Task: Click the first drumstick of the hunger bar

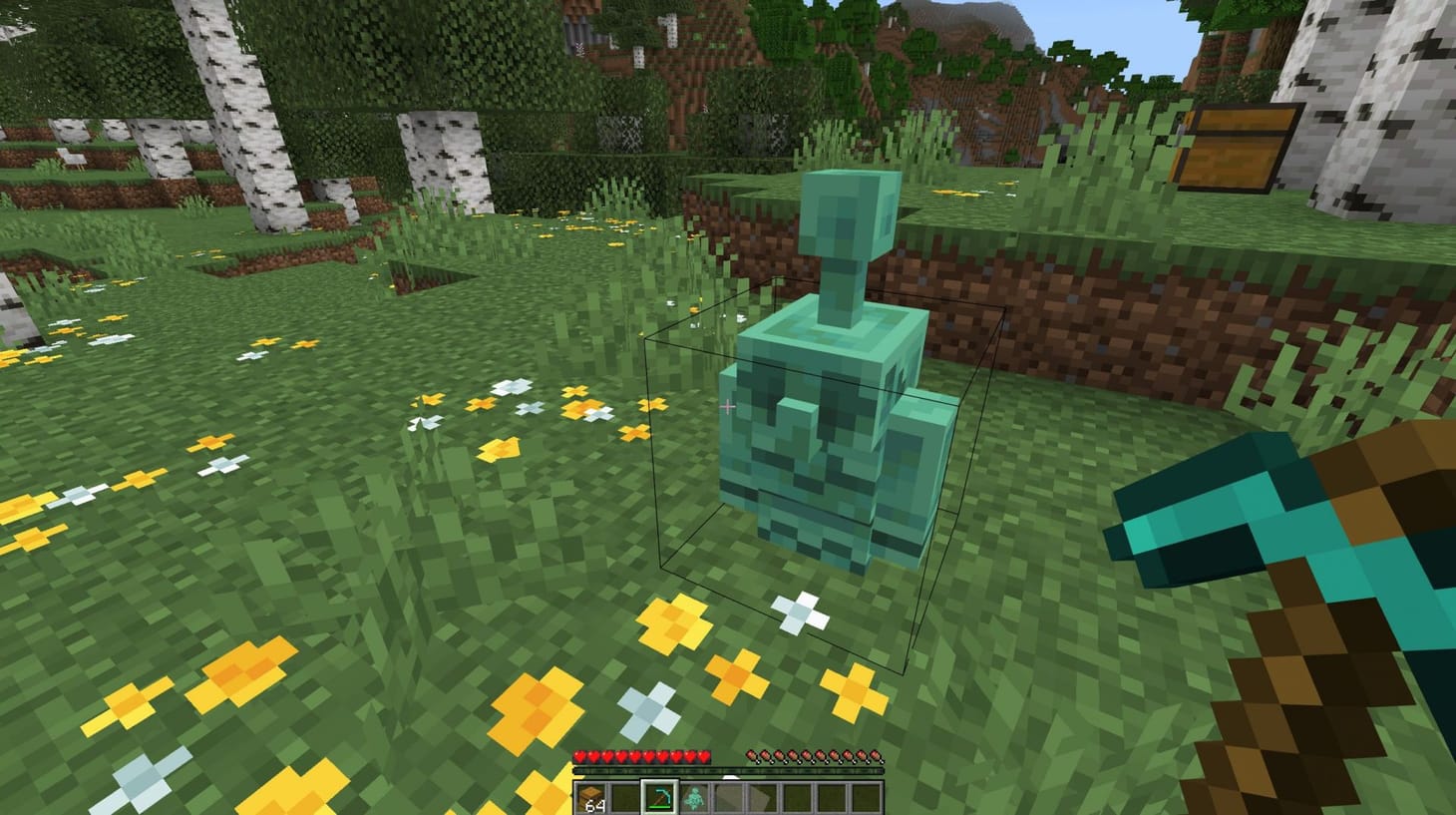Action: point(751,756)
